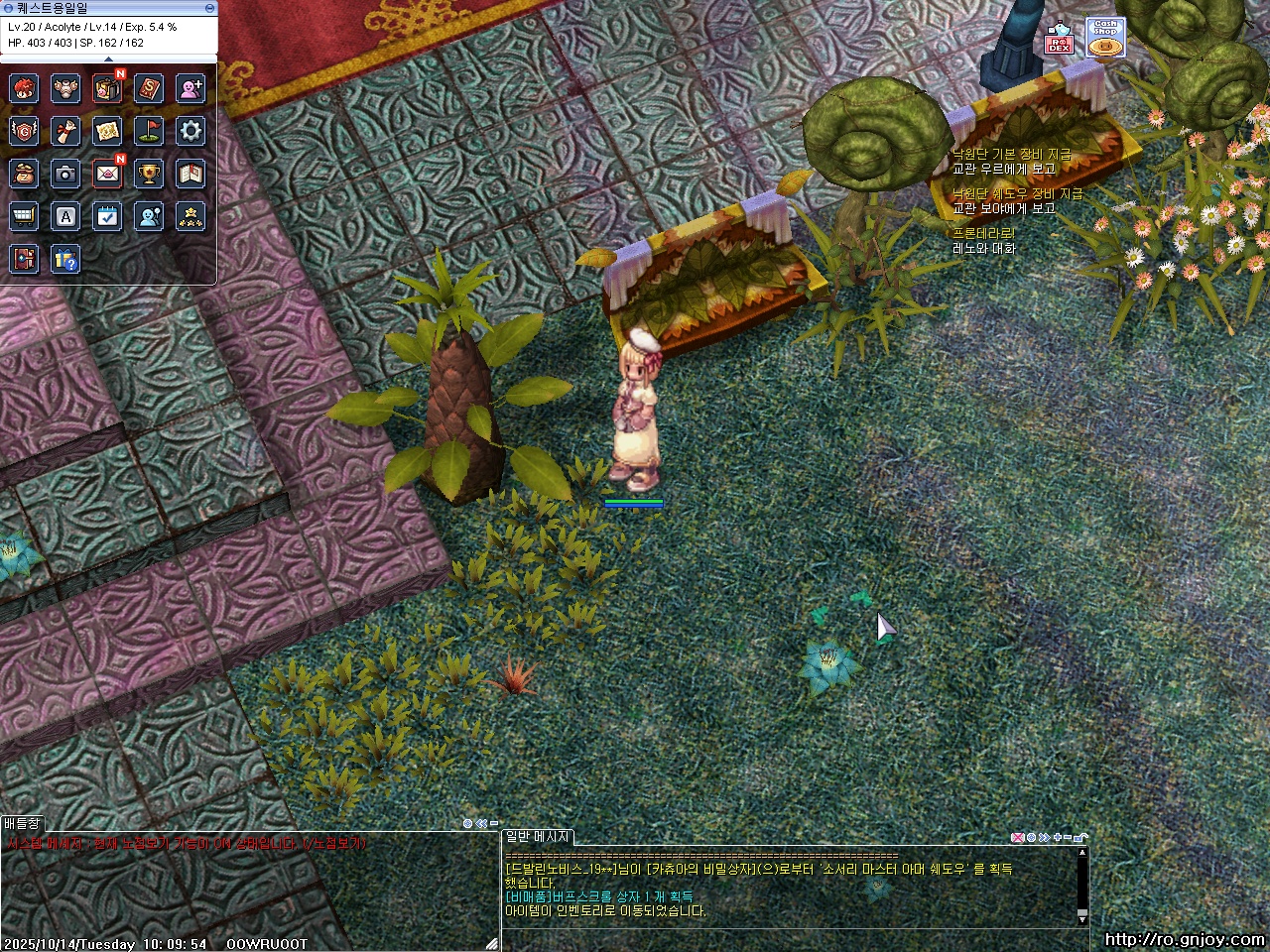Click the camera screenshot icon
The width and height of the screenshot is (1270, 952).
click(x=65, y=174)
